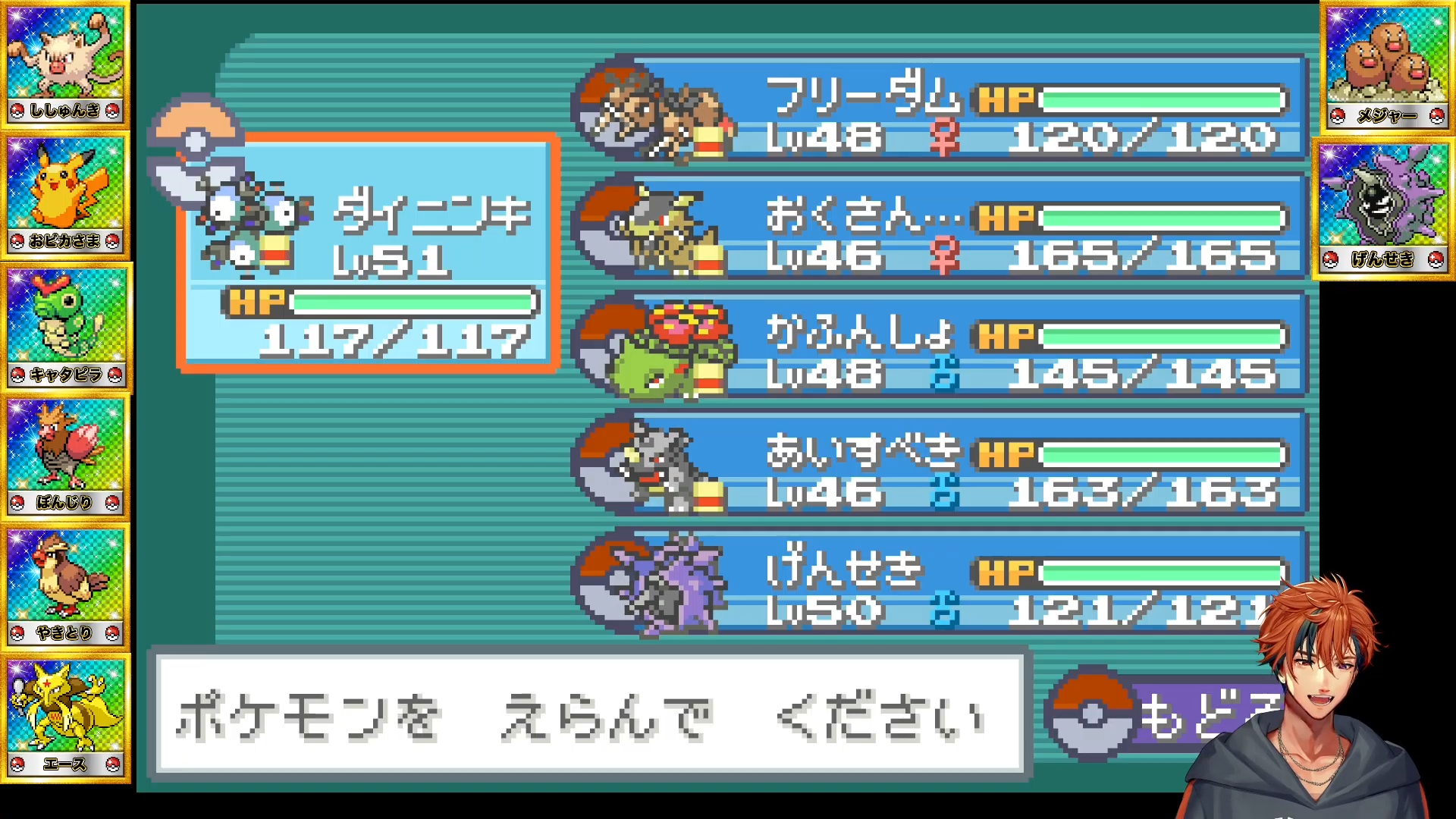Click the もどる cancel button
Image resolution: width=1456 pixels, height=819 pixels.
pyautogui.click(x=1160, y=714)
